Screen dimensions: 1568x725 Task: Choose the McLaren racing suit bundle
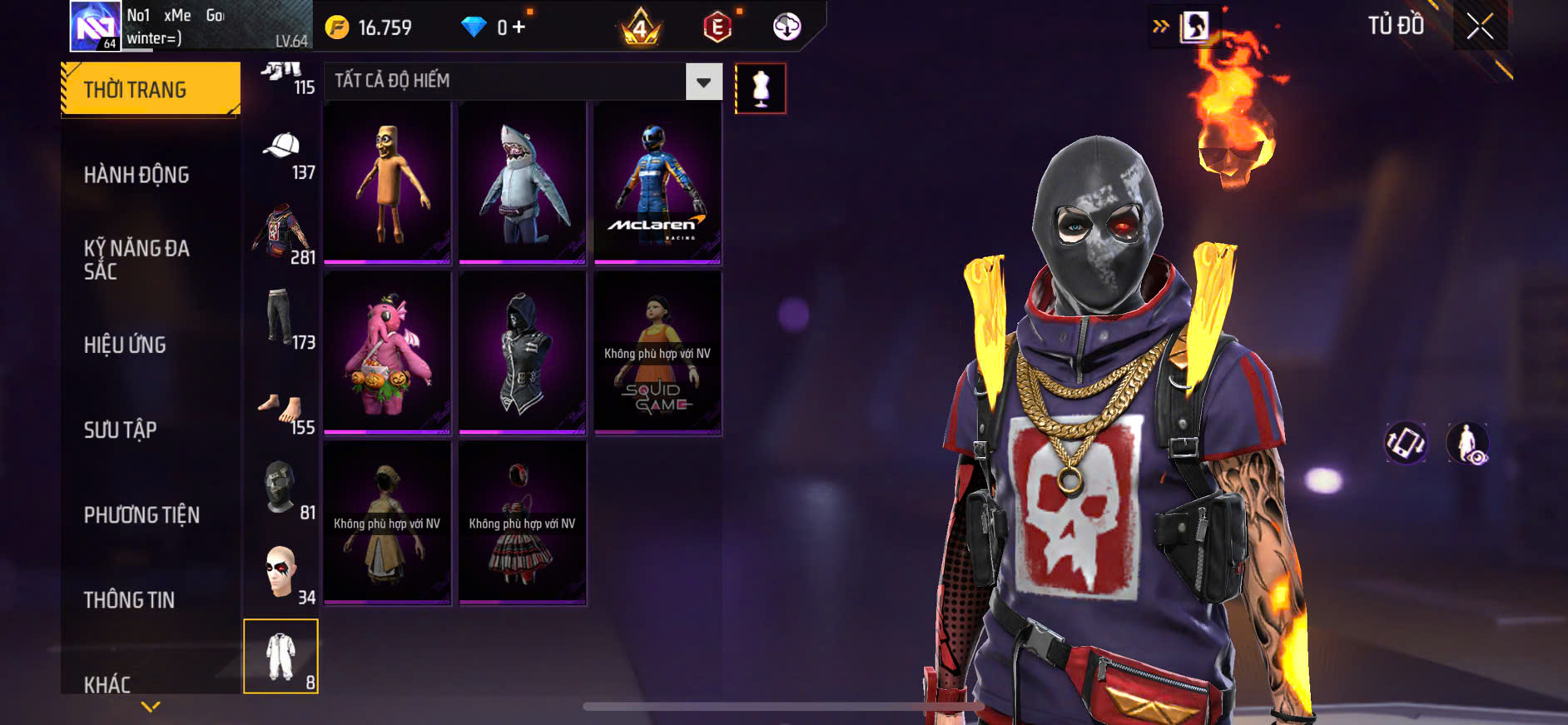[x=657, y=183]
